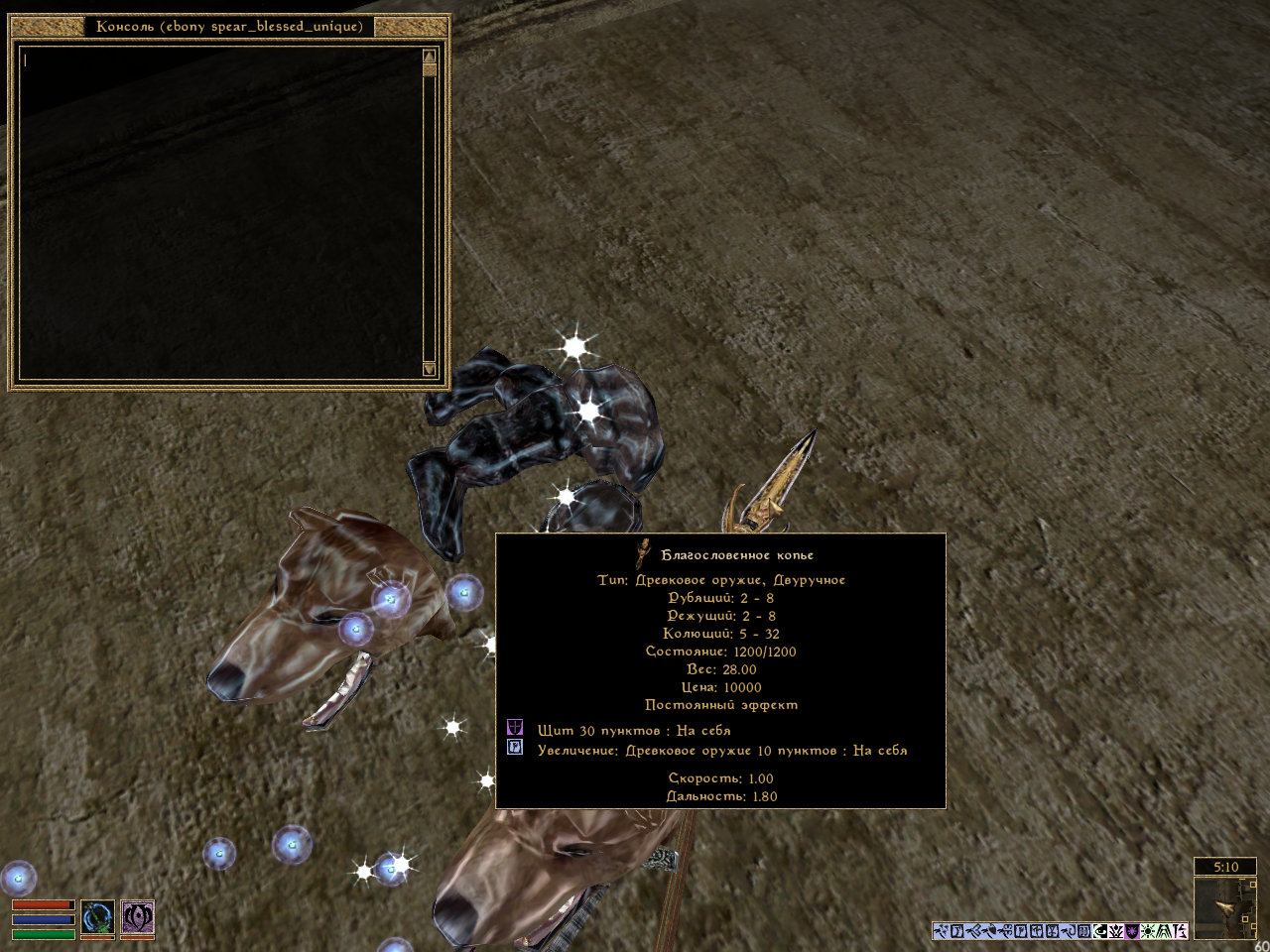1270x952 pixels.
Task: Click the purple shield active effect icon
Action: tap(1132, 931)
